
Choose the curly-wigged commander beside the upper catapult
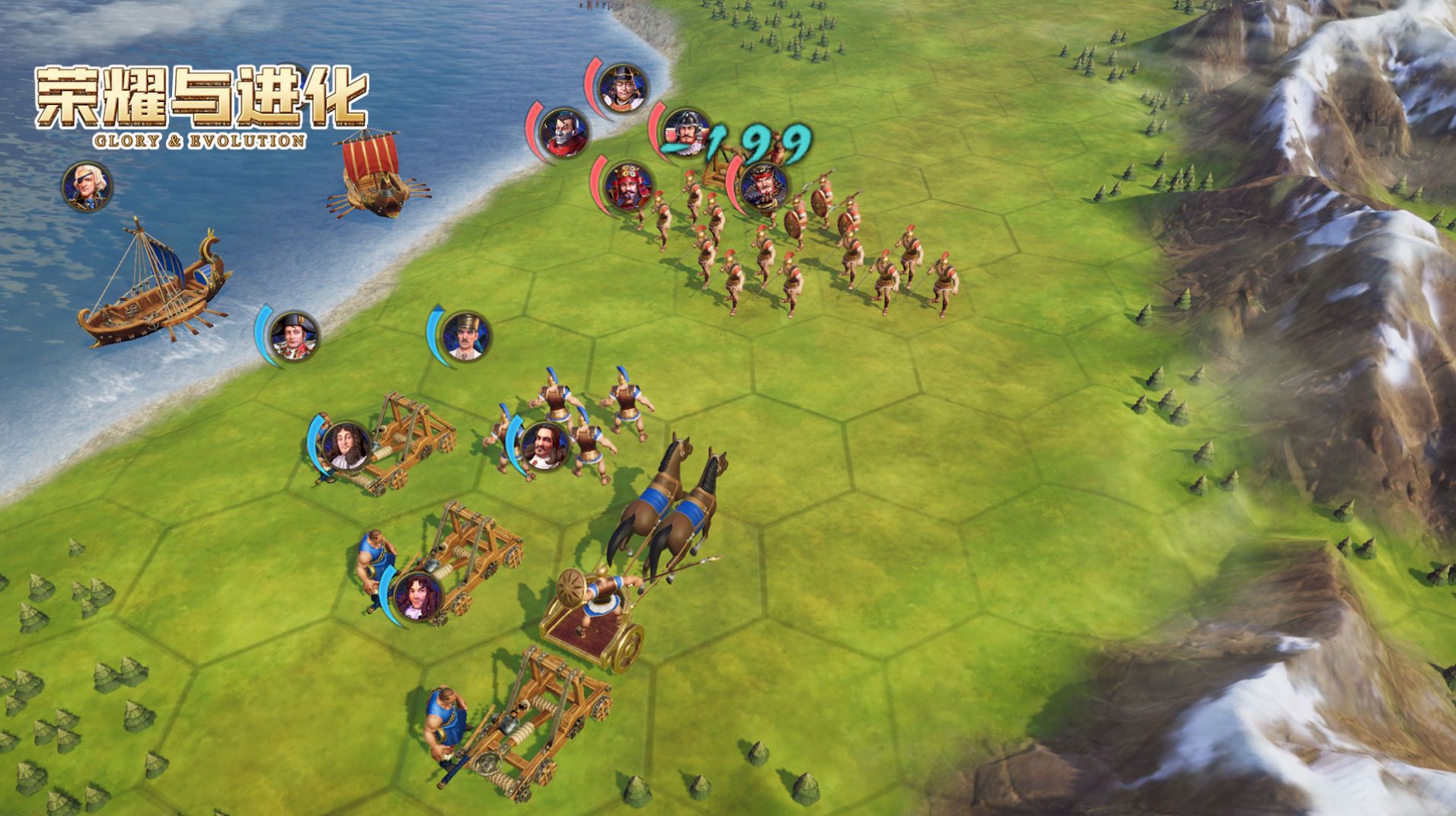(346, 446)
